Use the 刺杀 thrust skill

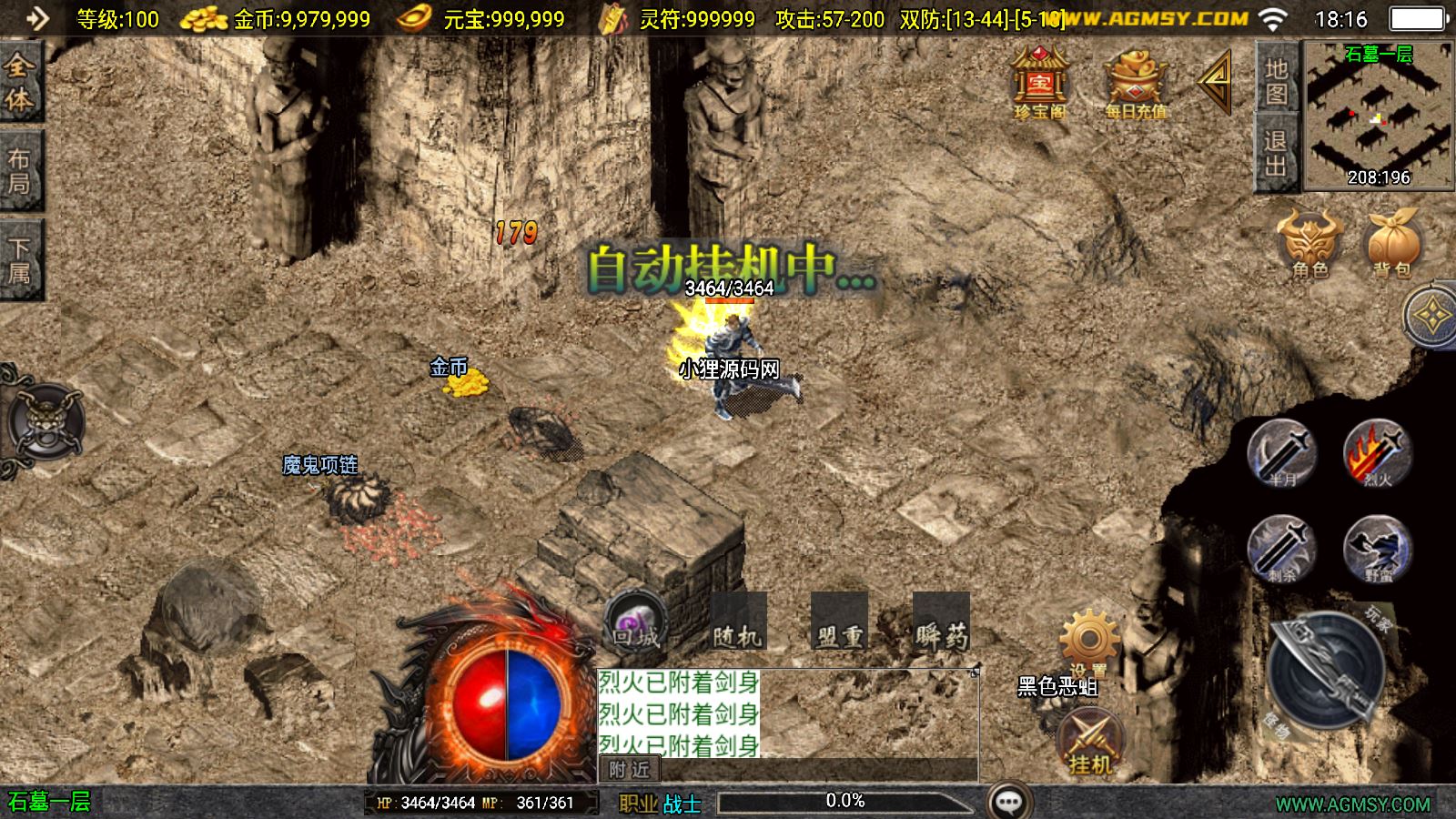point(1281,549)
